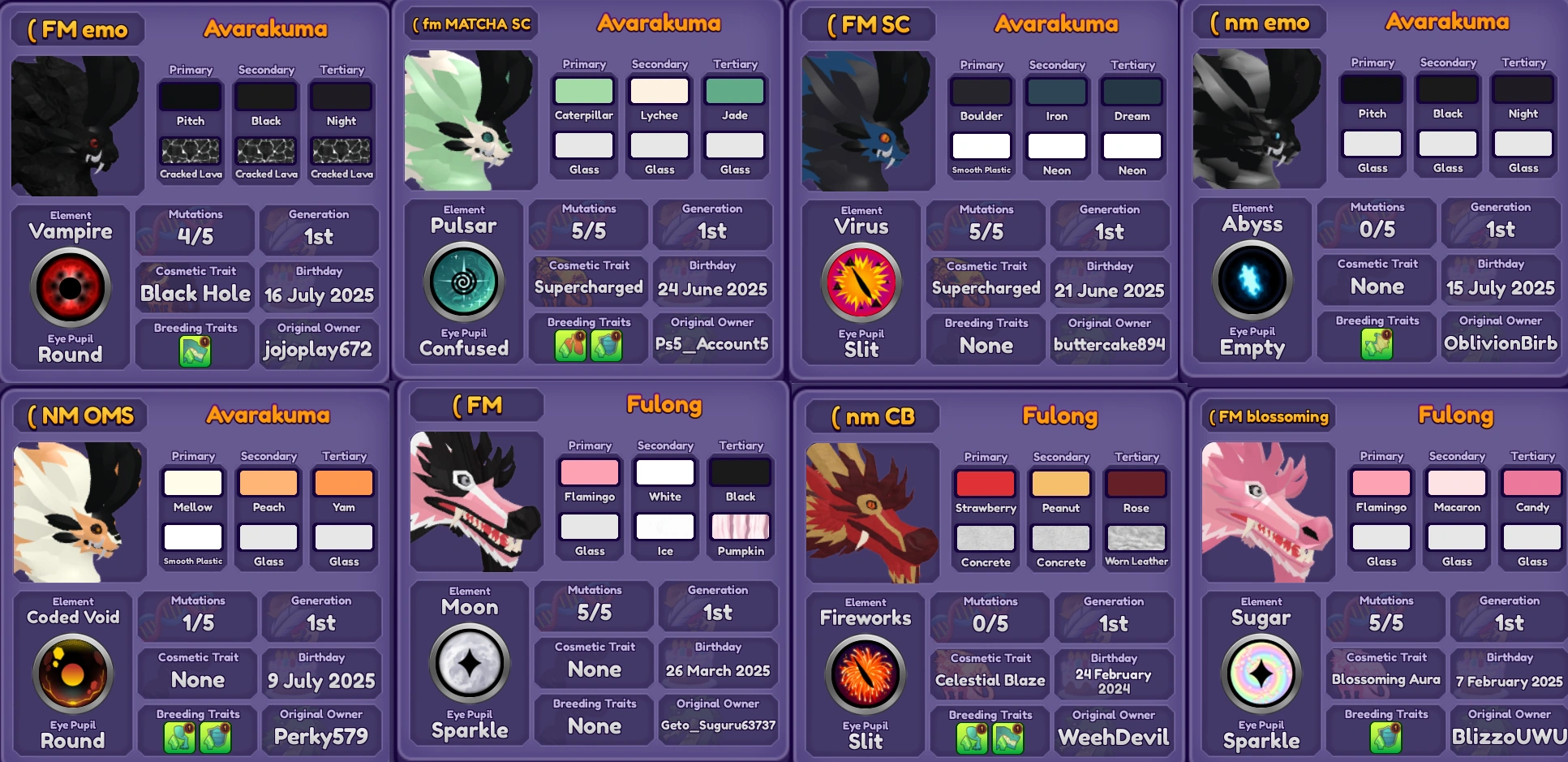Click the pink blossoming Fulong portrait
The width and height of the screenshot is (1568, 762).
pyautogui.click(x=1267, y=511)
